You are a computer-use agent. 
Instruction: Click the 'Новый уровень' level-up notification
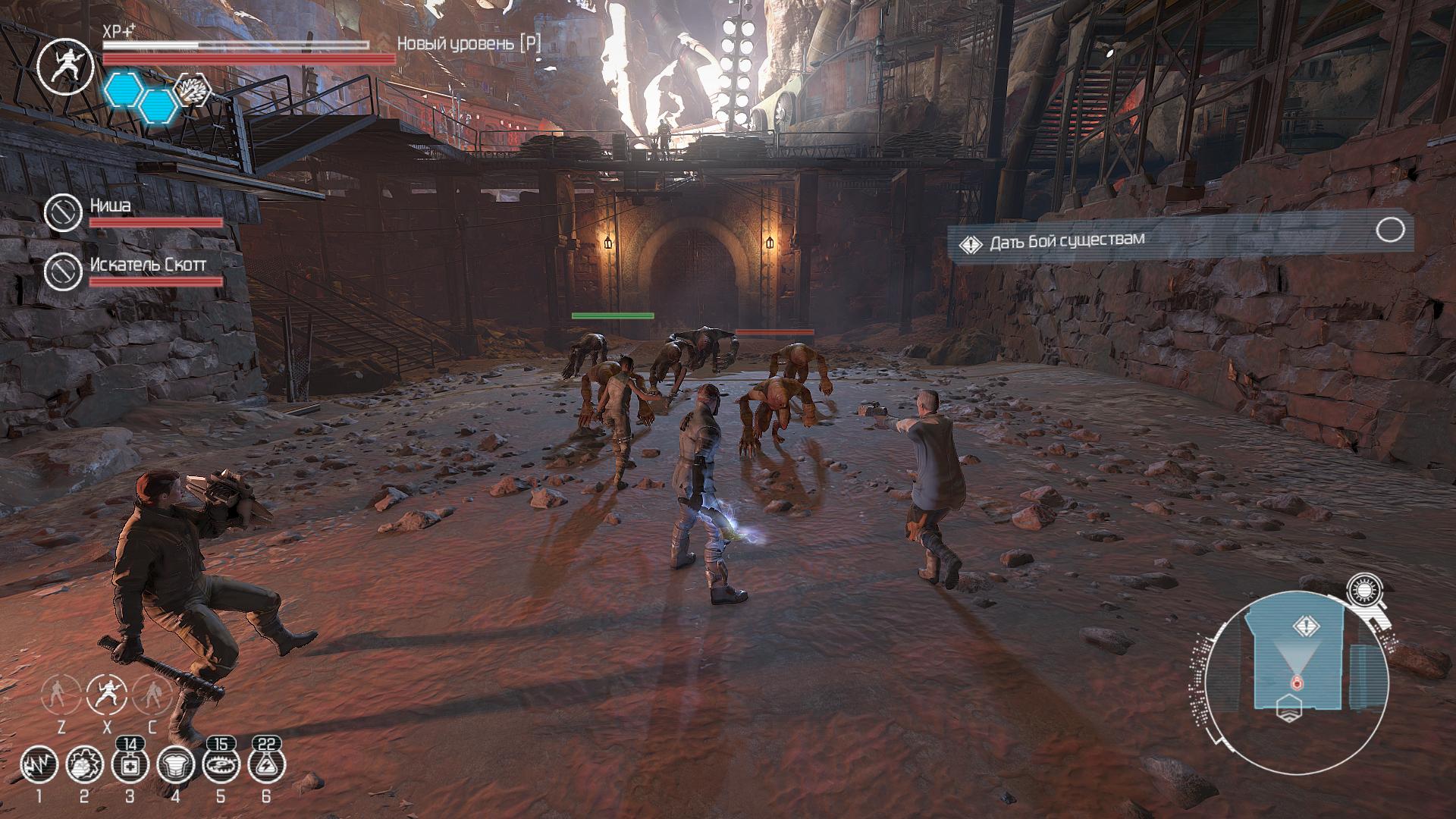click(x=469, y=44)
